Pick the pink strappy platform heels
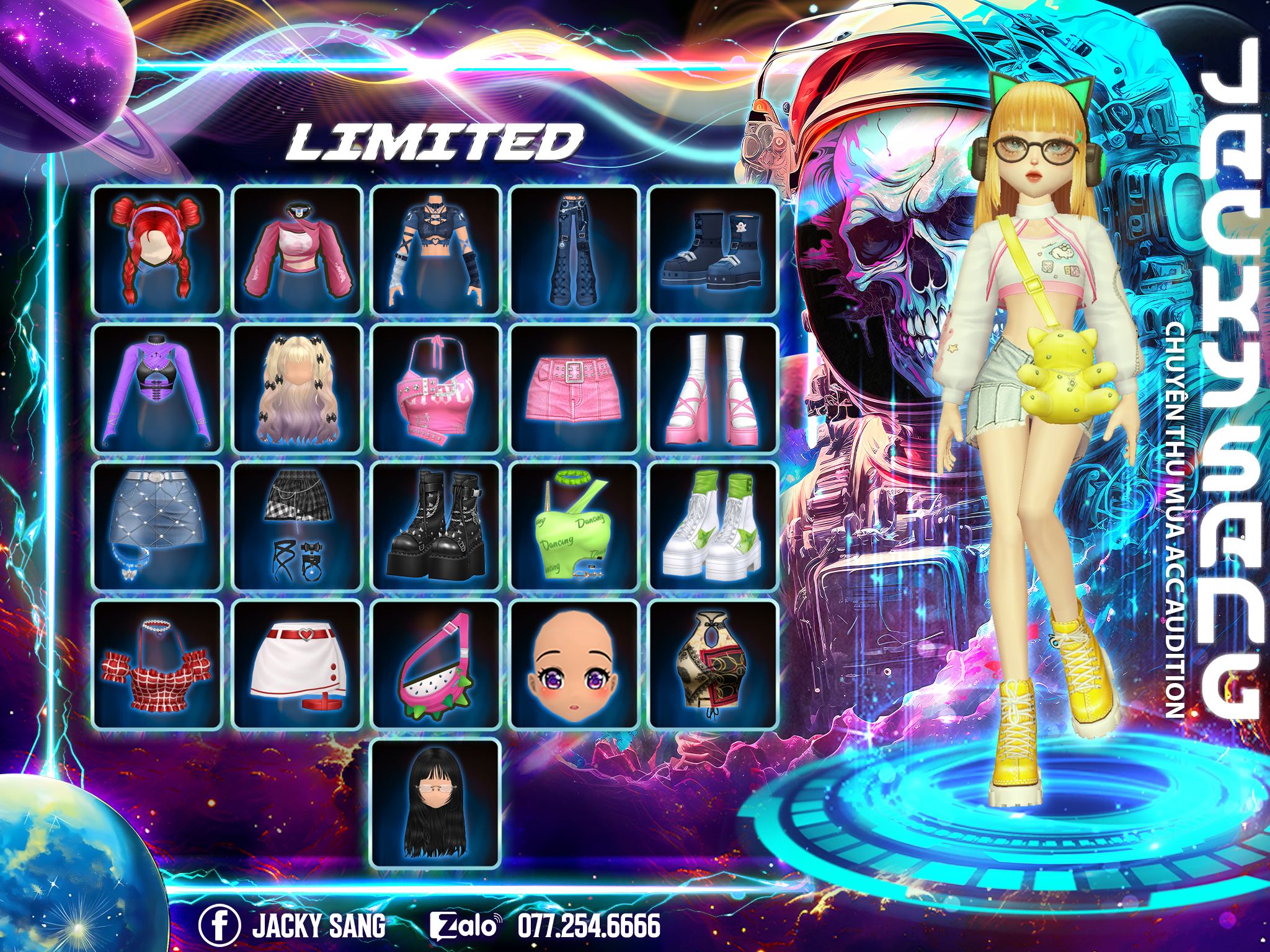Viewport: 1270px width, 952px height. point(713,389)
